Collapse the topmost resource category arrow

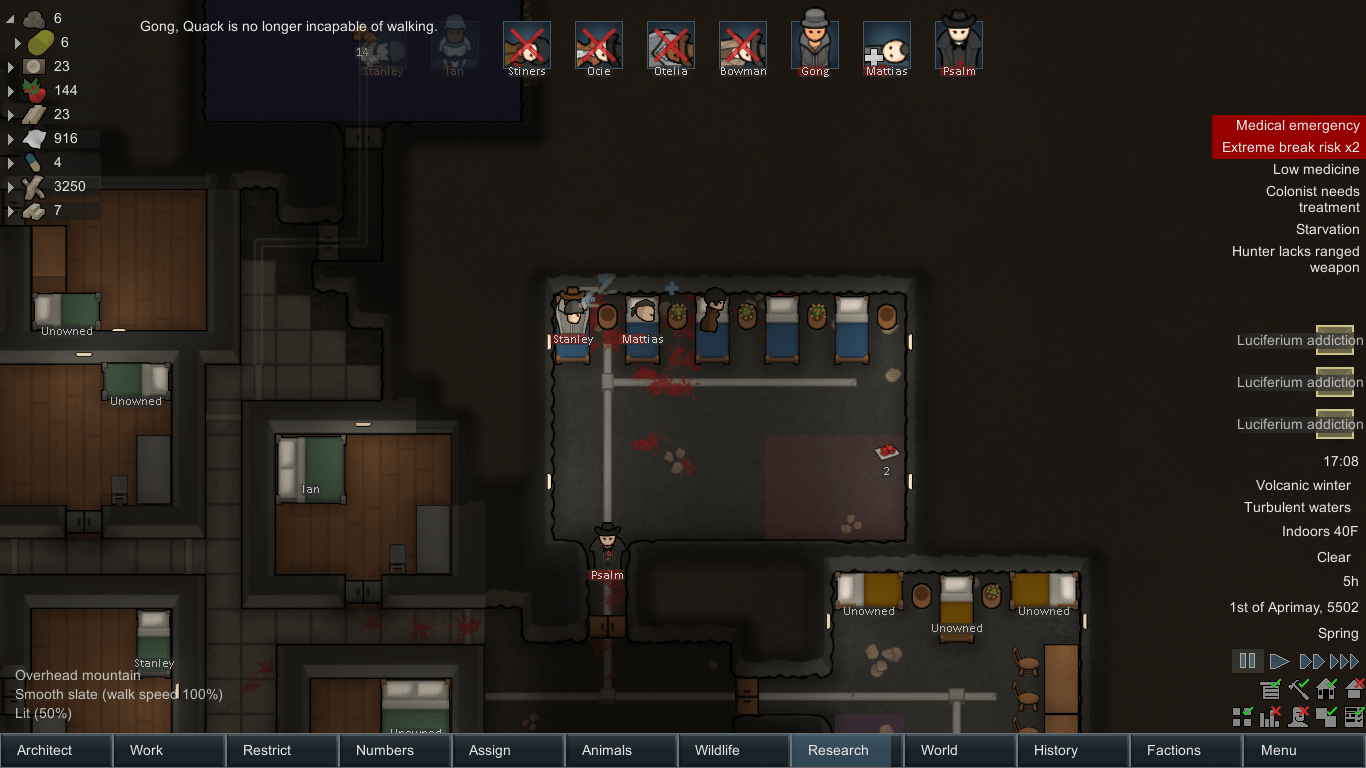tap(8, 17)
